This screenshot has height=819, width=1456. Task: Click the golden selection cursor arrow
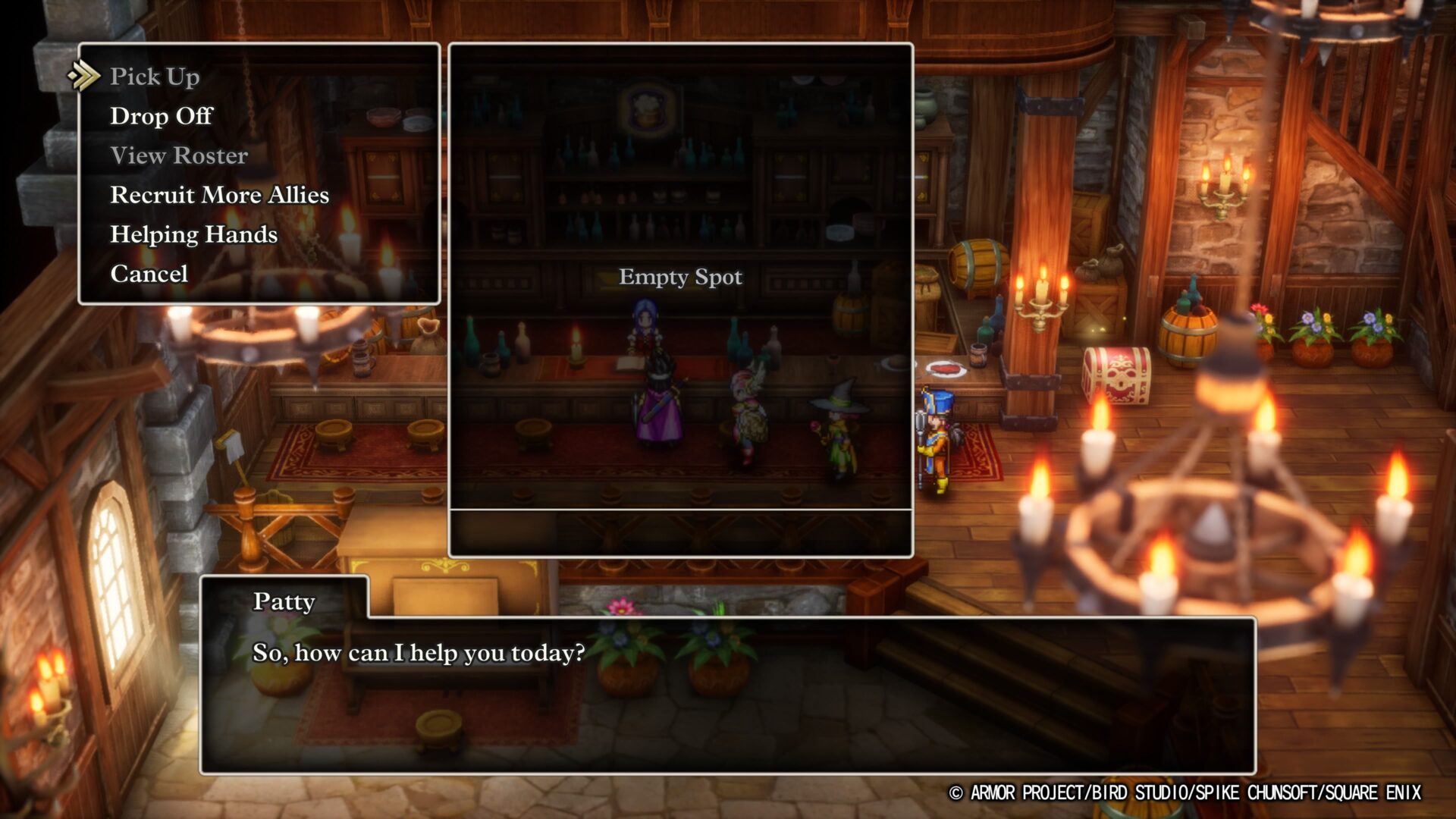tap(83, 76)
